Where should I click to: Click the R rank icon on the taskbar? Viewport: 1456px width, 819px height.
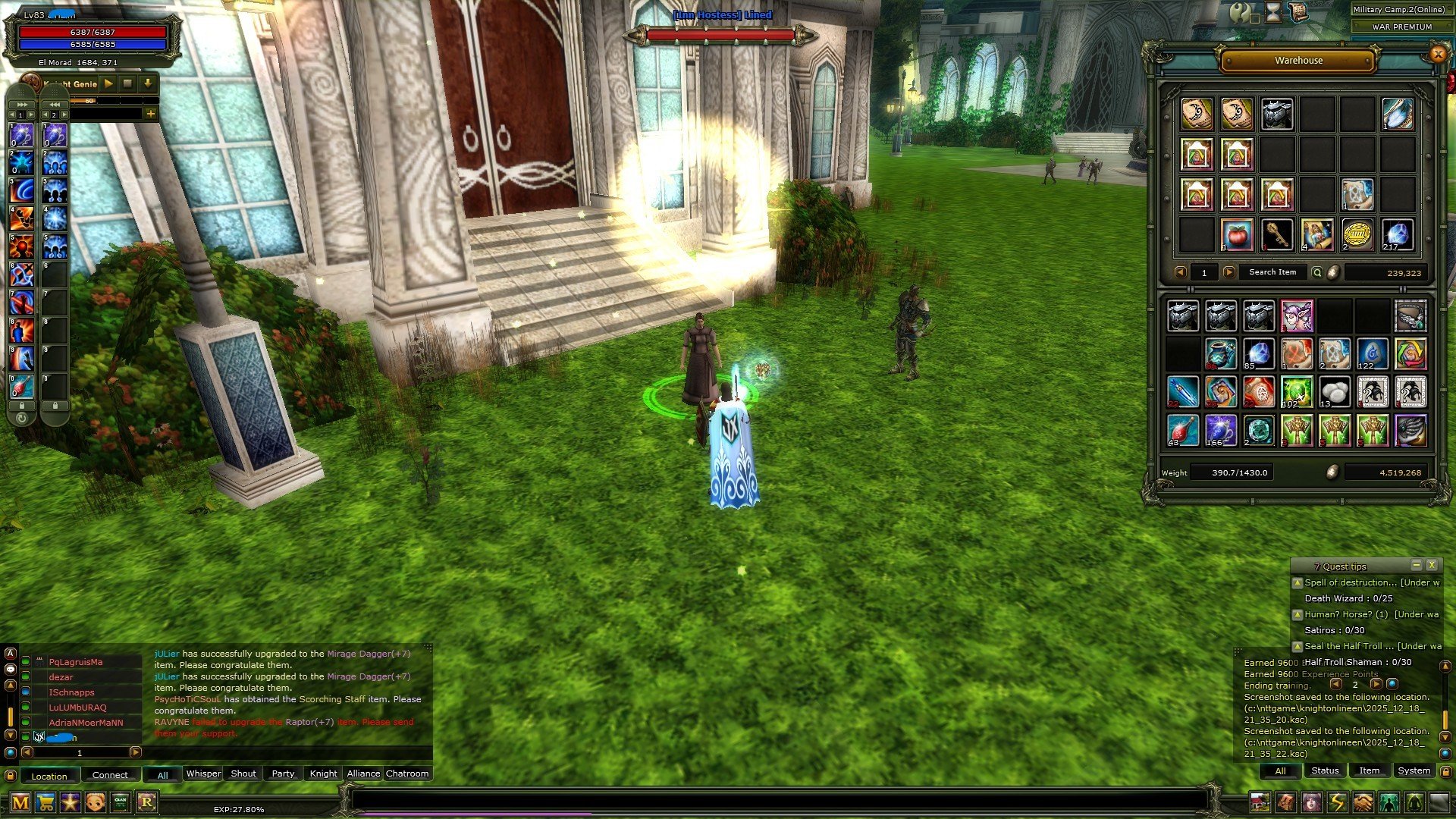pos(145,801)
